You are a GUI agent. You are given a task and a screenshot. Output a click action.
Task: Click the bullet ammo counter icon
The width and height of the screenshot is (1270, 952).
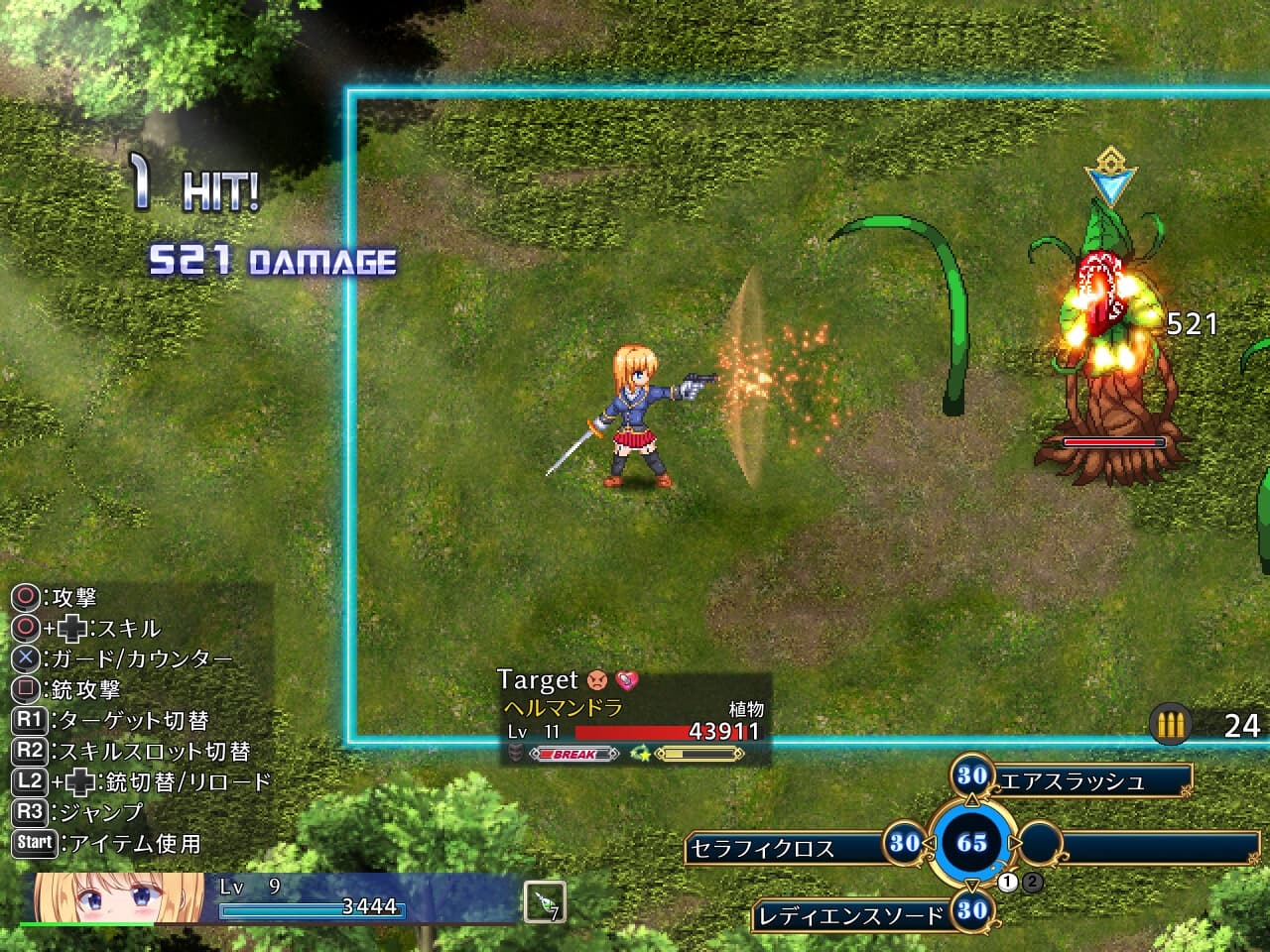[1168, 725]
